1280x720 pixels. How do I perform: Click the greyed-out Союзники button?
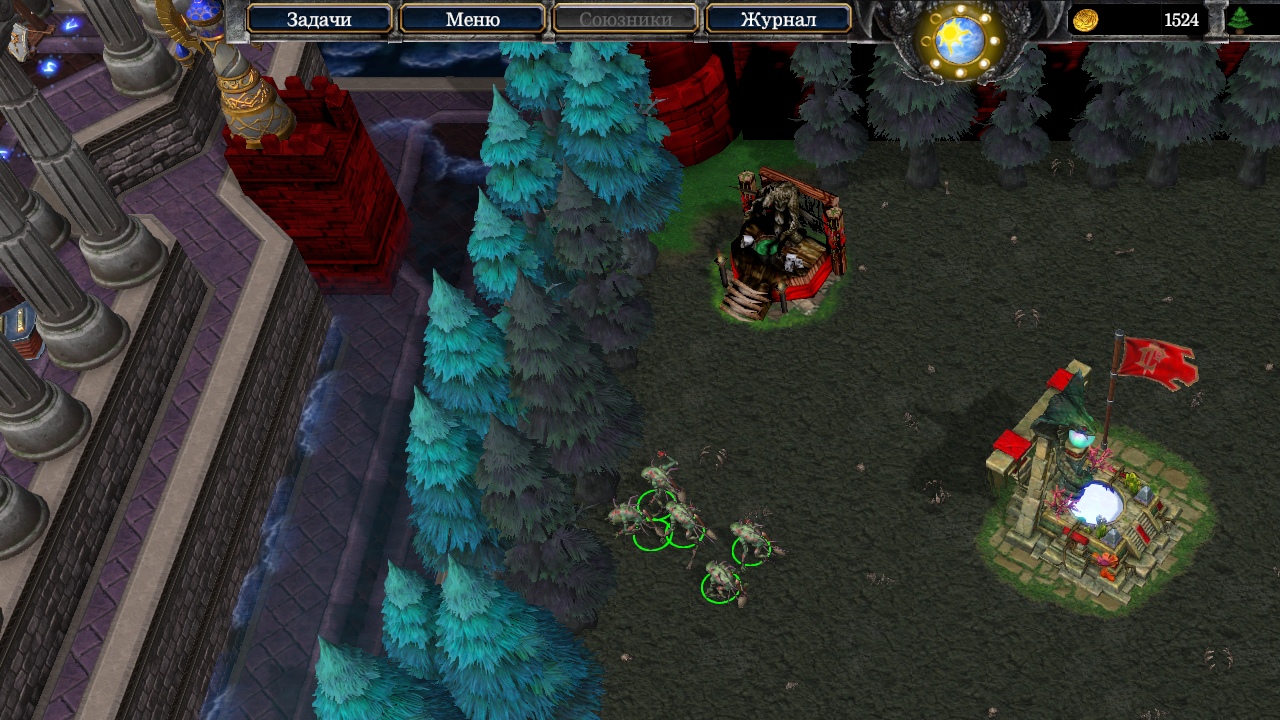pos(625,19)
